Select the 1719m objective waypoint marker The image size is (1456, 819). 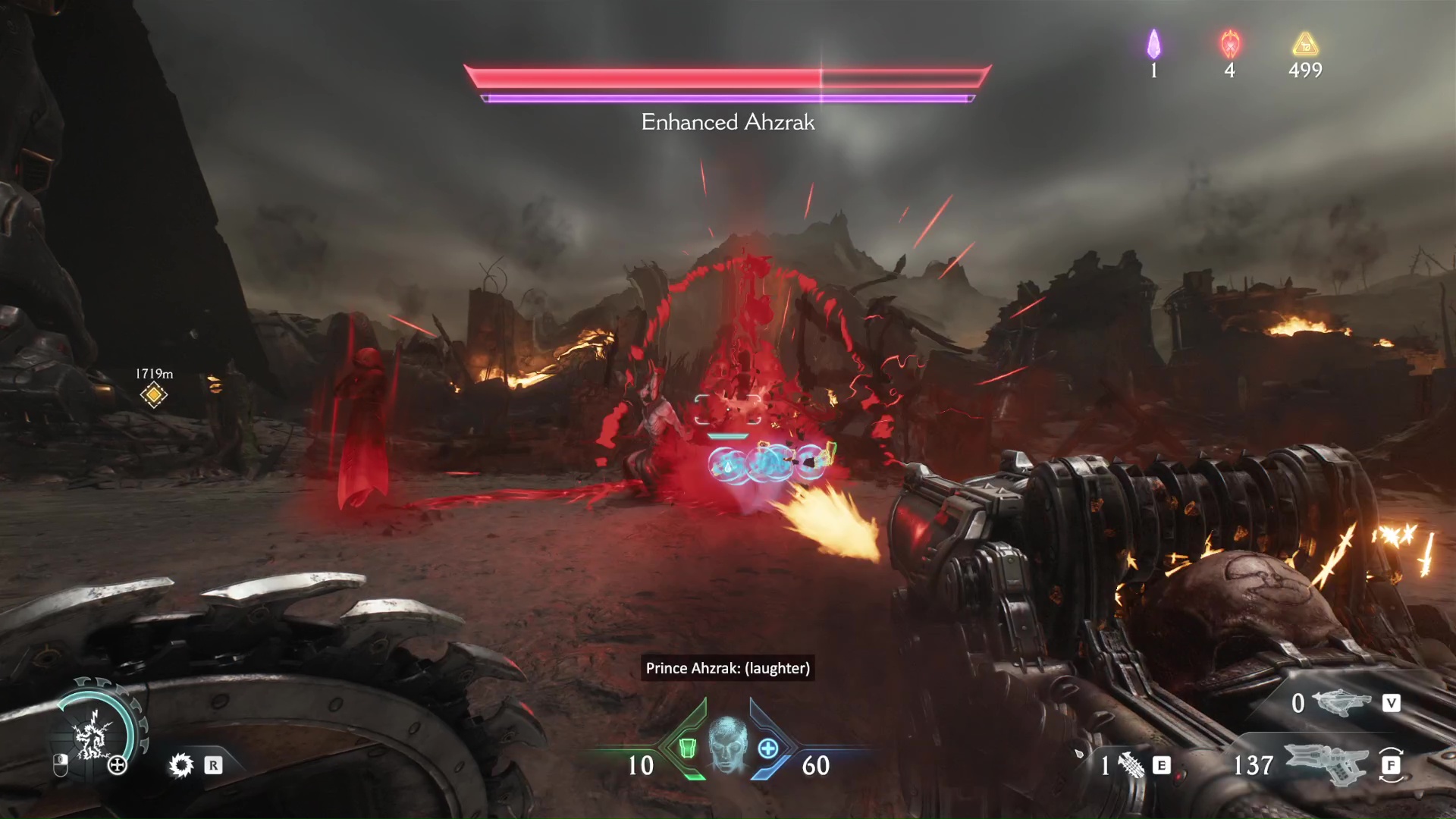(x=154, y=396)
